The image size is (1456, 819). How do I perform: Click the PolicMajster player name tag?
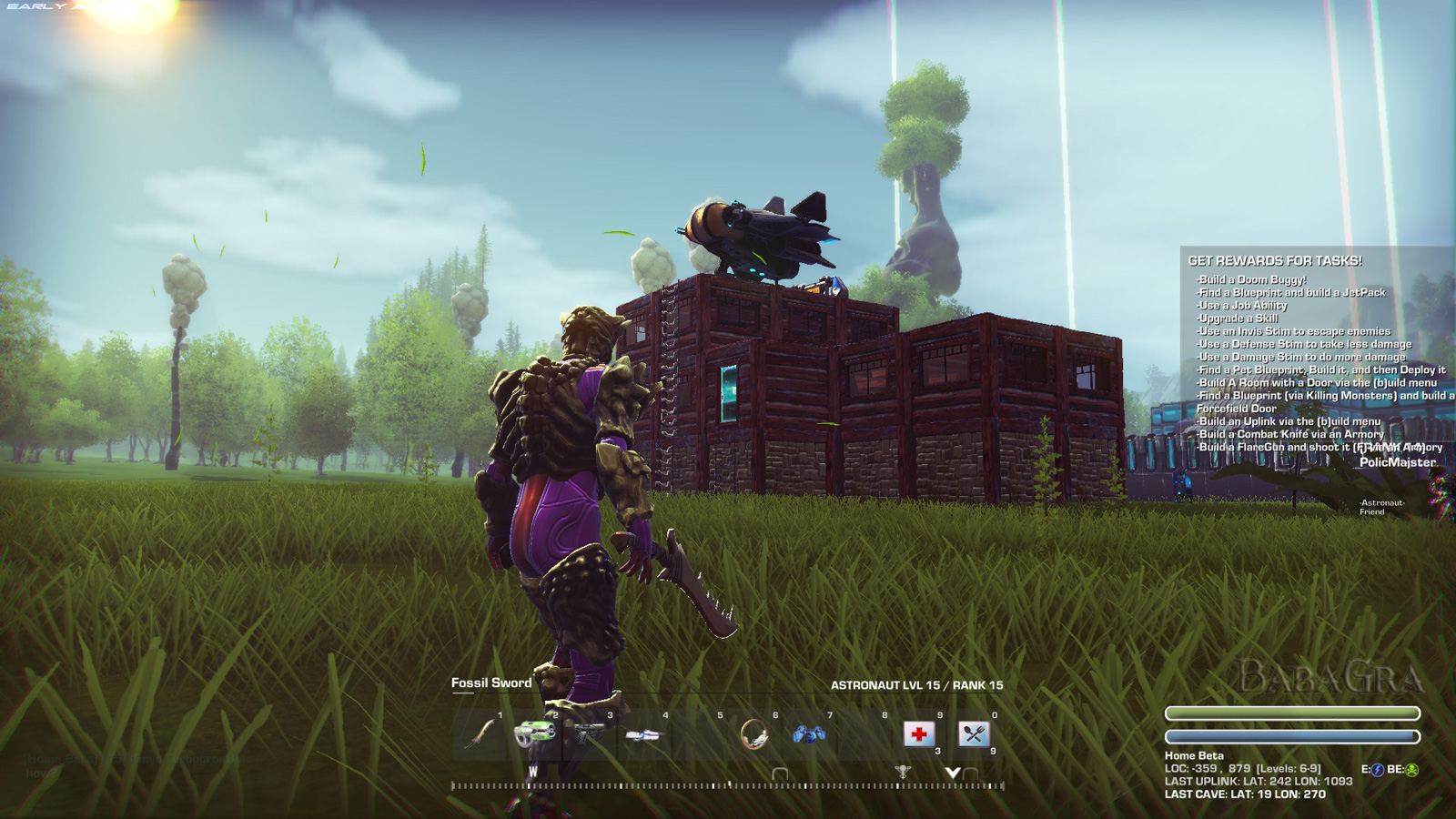1397,462
